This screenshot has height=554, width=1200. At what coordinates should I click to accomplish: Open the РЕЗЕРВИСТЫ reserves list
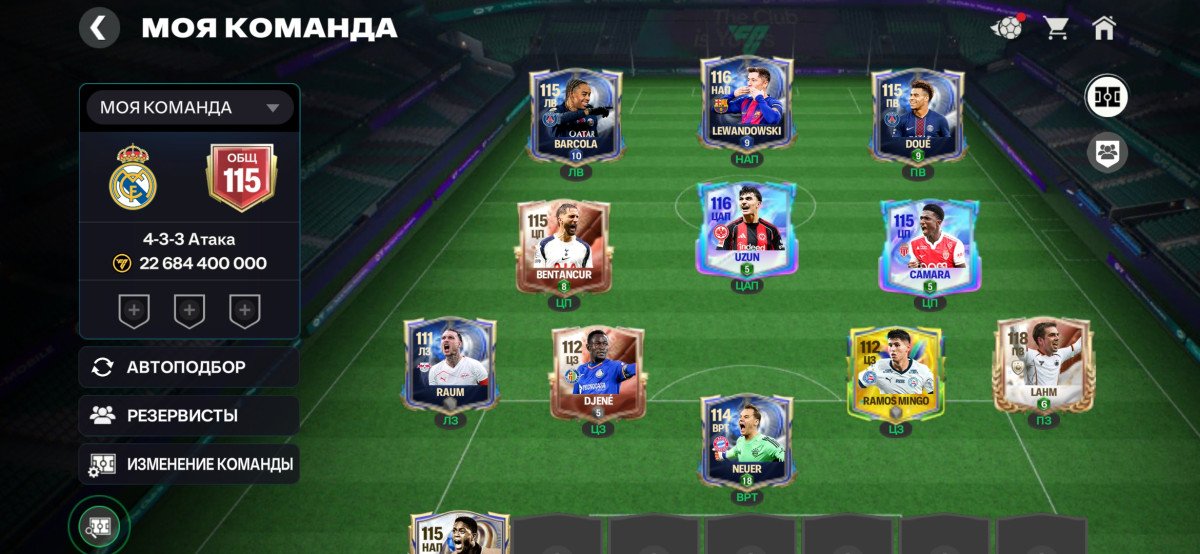click(x=189, y=415)
